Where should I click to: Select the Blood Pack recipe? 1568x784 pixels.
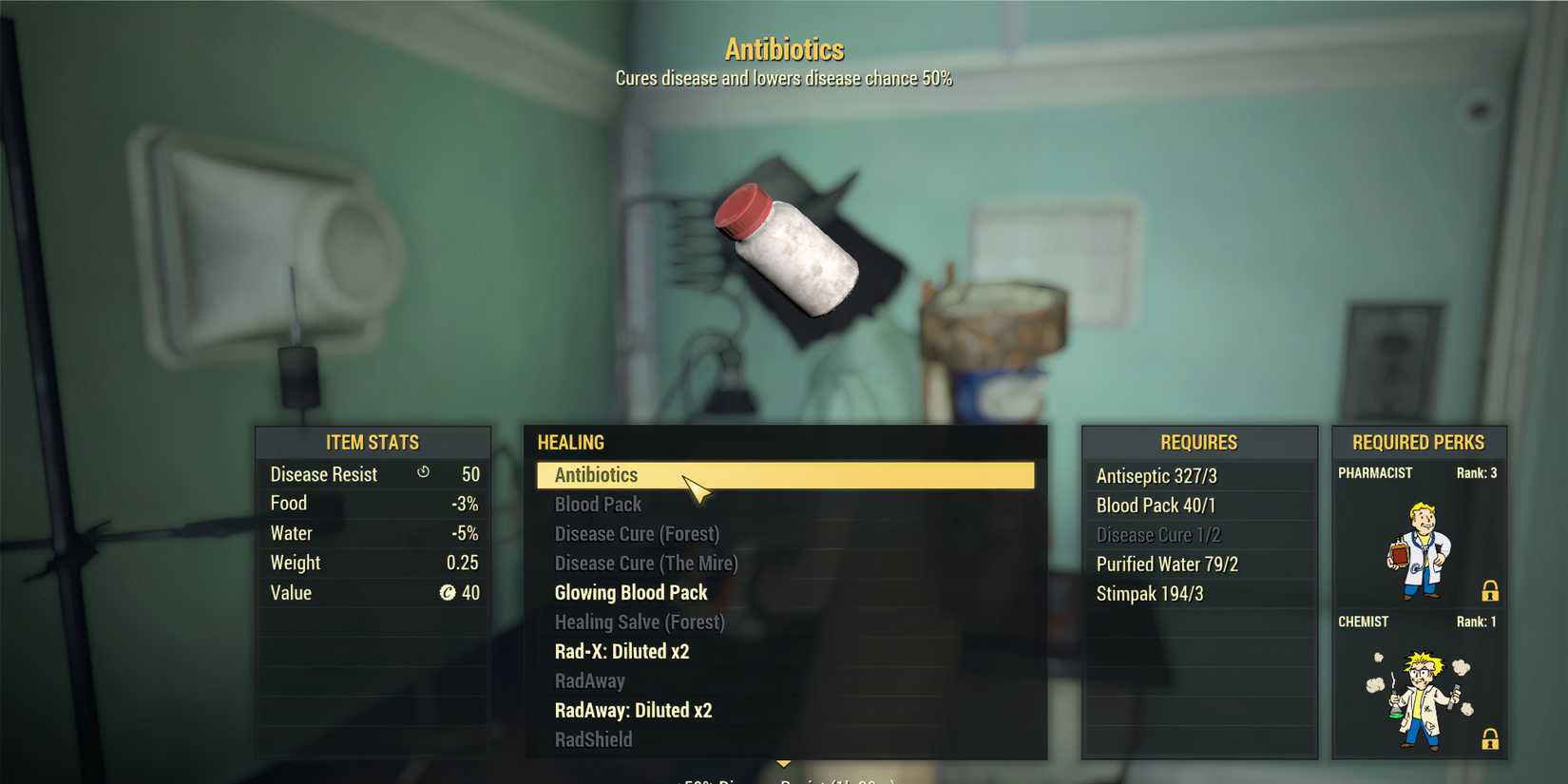[x=598, y=505]
